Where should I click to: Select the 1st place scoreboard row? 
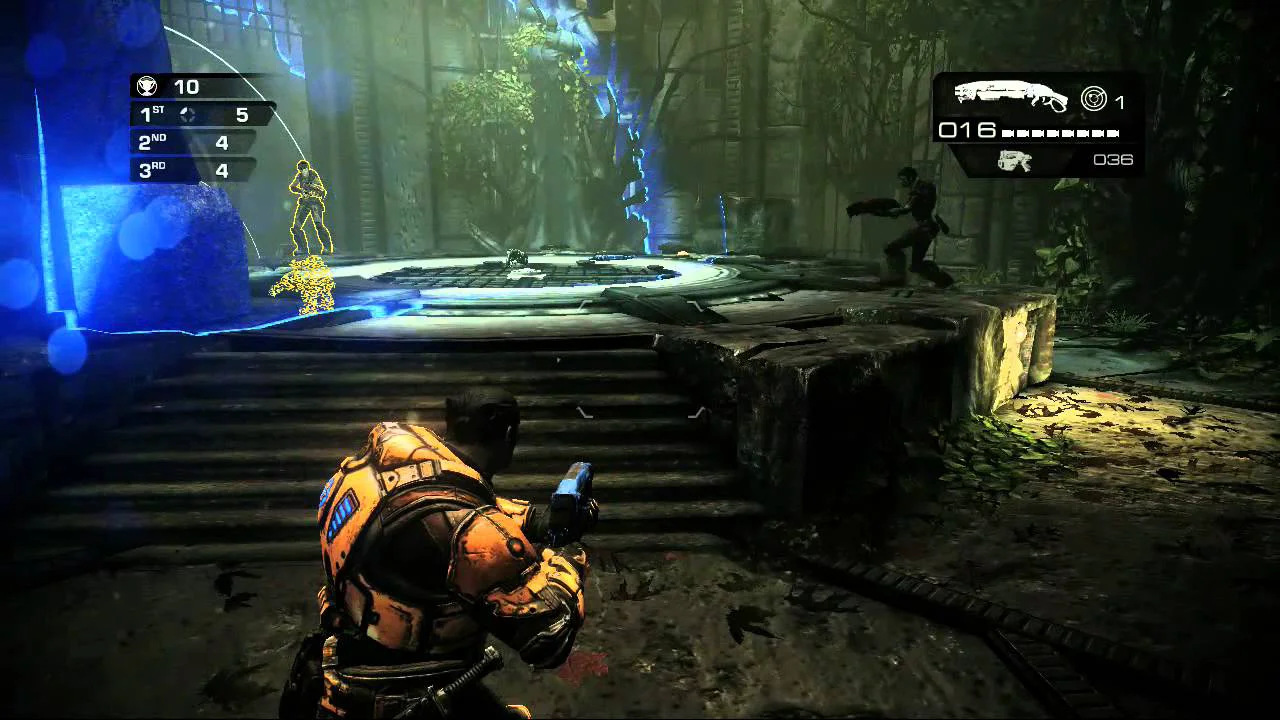coord(200,115)
